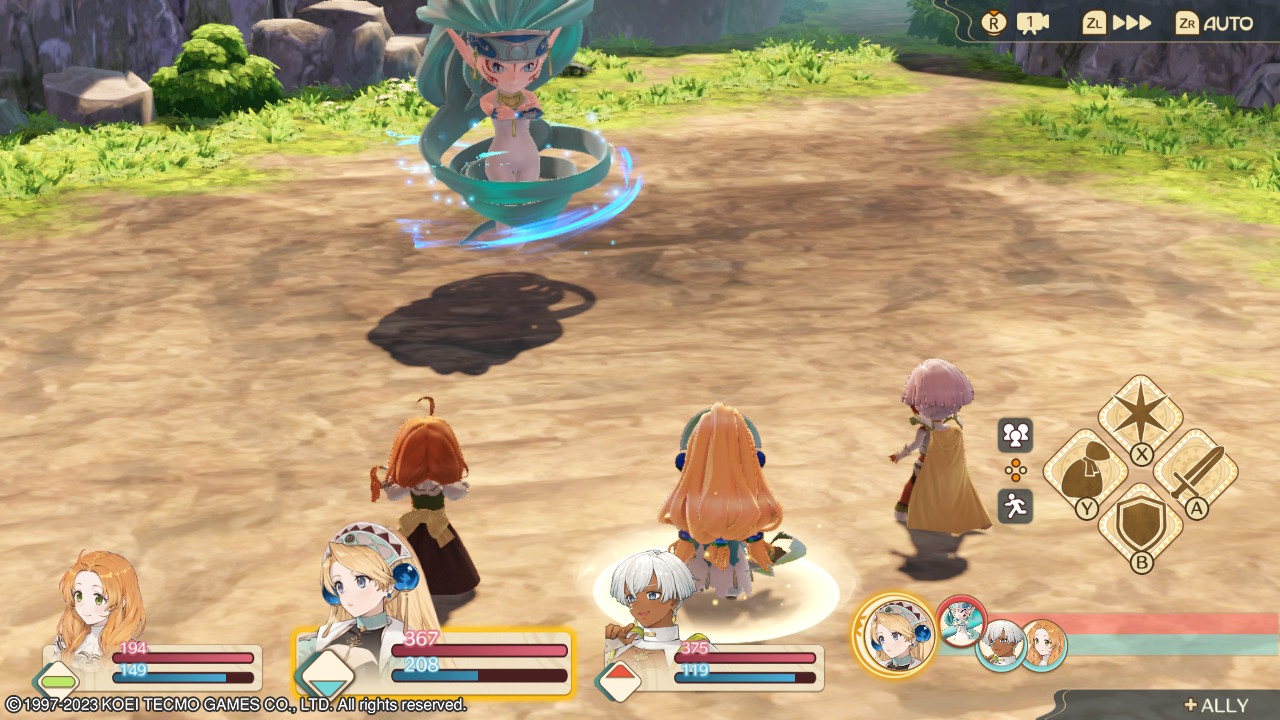The width and height of the screenshot is (1280, 720).
Task: Click the white-haired ally's turn order portrait
Action: coord(1000,646)
